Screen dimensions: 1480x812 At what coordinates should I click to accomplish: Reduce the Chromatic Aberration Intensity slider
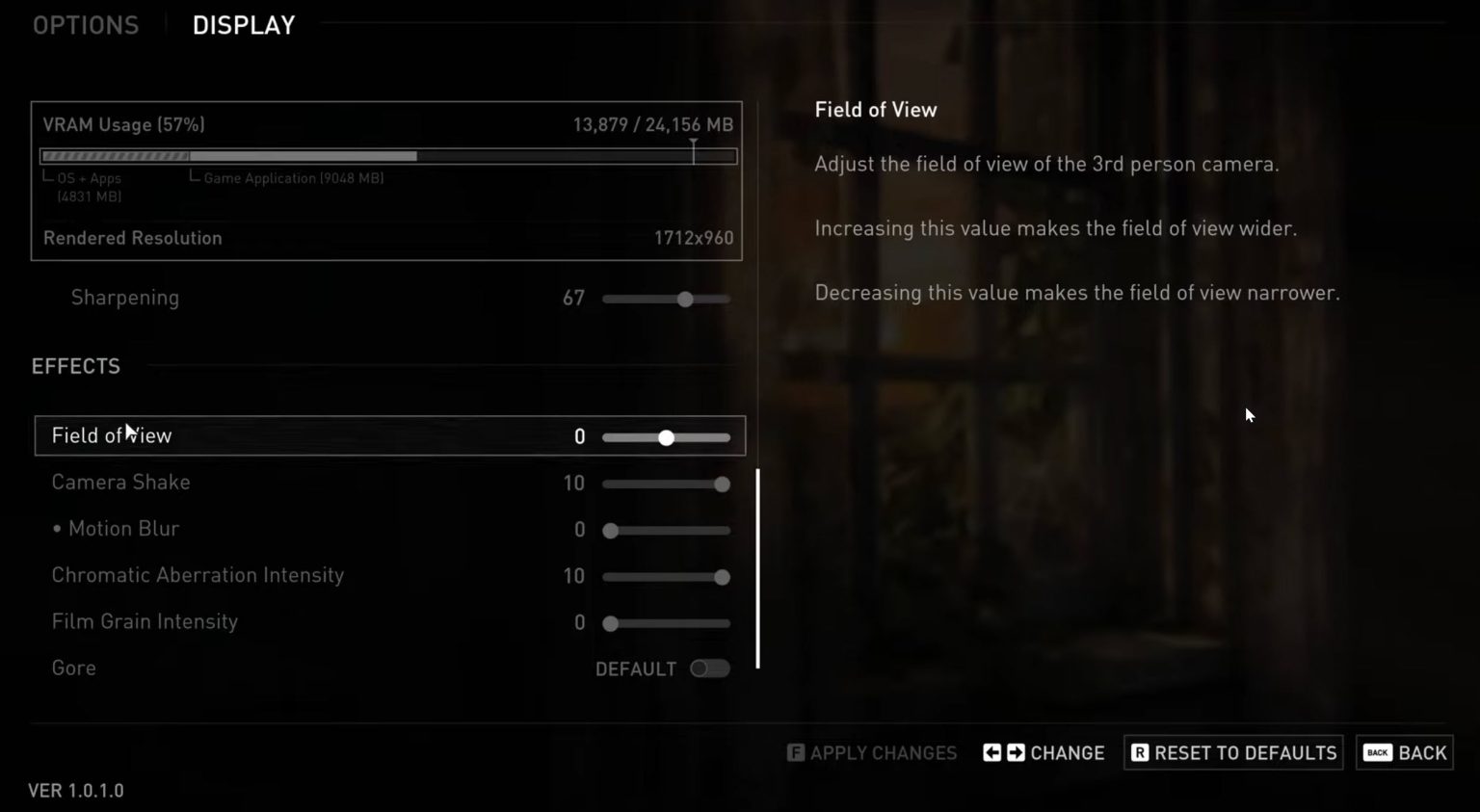pyautogui.click(x=722, y=577)
